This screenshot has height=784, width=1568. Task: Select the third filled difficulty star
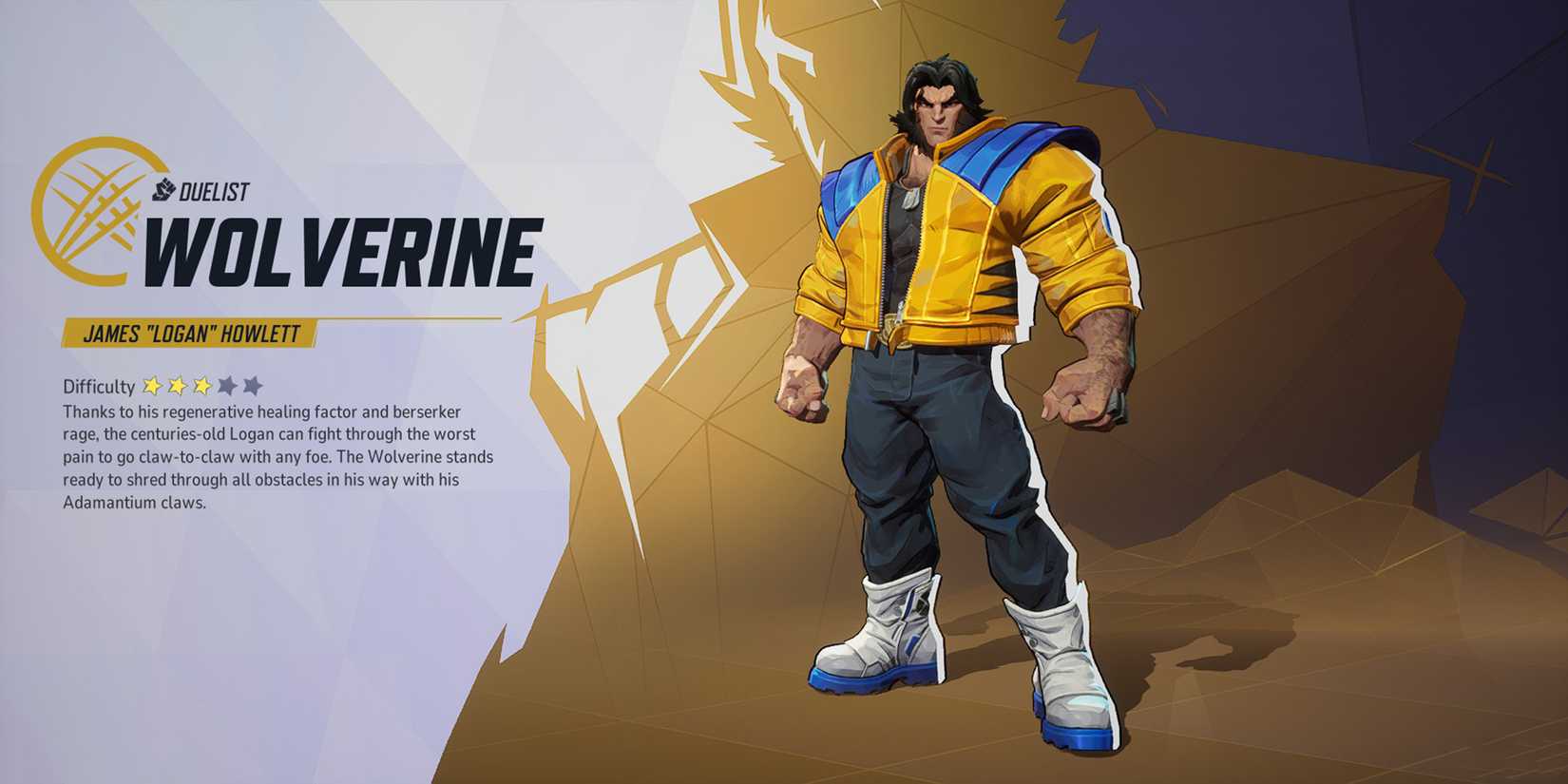pos(201,385)
